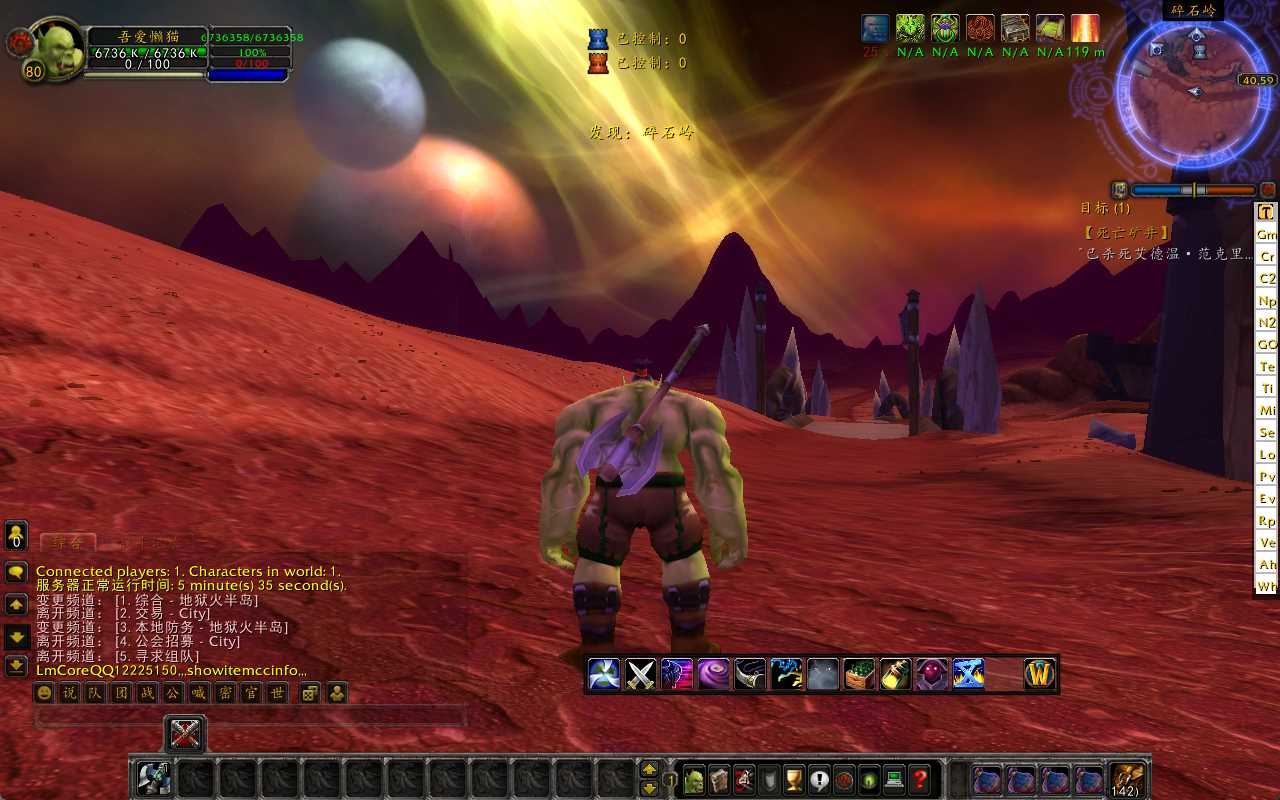Click the chat input box

pos(250,716)
